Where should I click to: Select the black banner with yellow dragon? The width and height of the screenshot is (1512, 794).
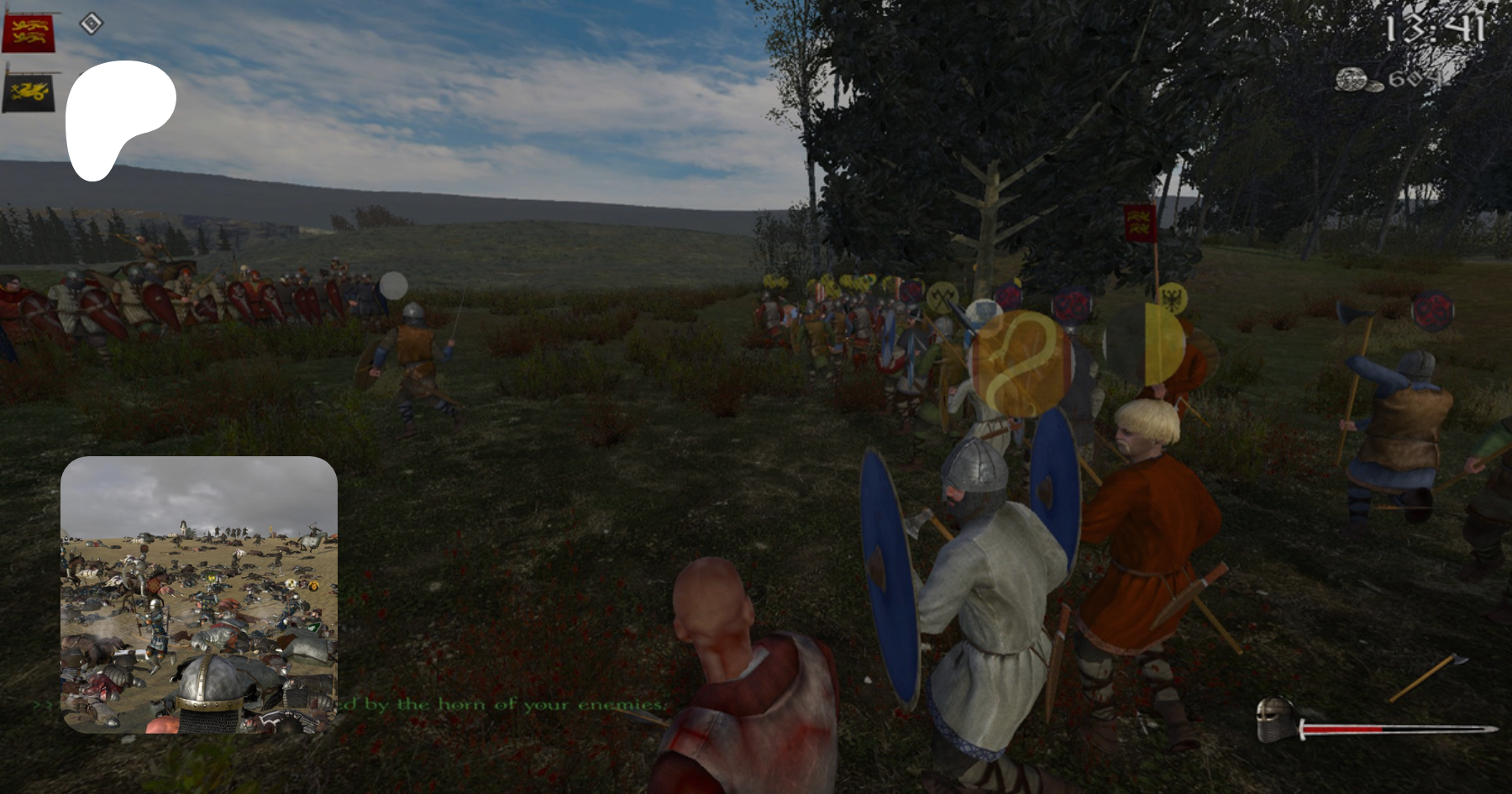(x=29, y=92)
